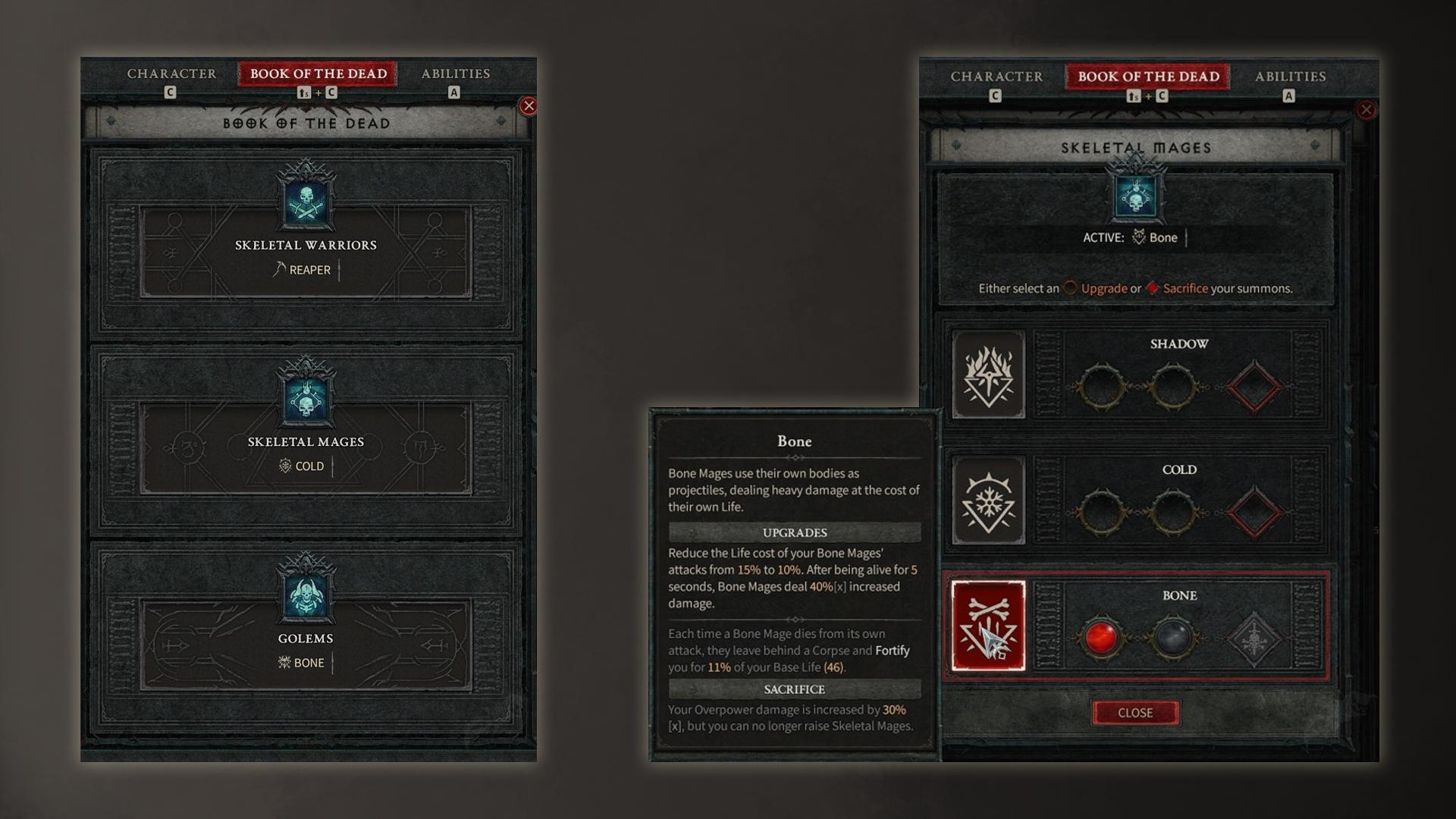The height and width of the screenshot is (819, 1456).
Task: Select the dark second Bone upgrade orb
Action: [1172, 638]
